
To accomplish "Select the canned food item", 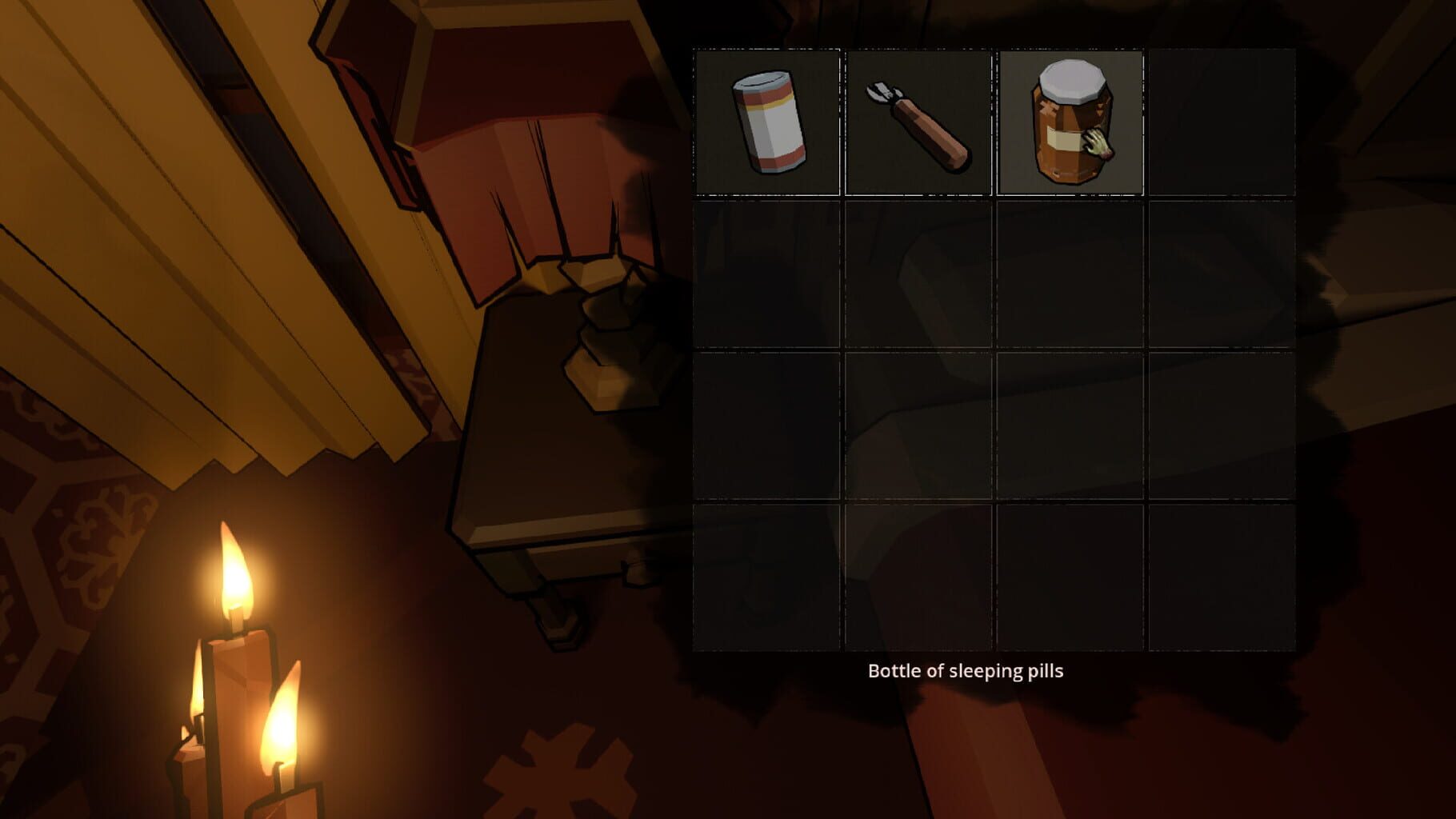I will point(768,120).
